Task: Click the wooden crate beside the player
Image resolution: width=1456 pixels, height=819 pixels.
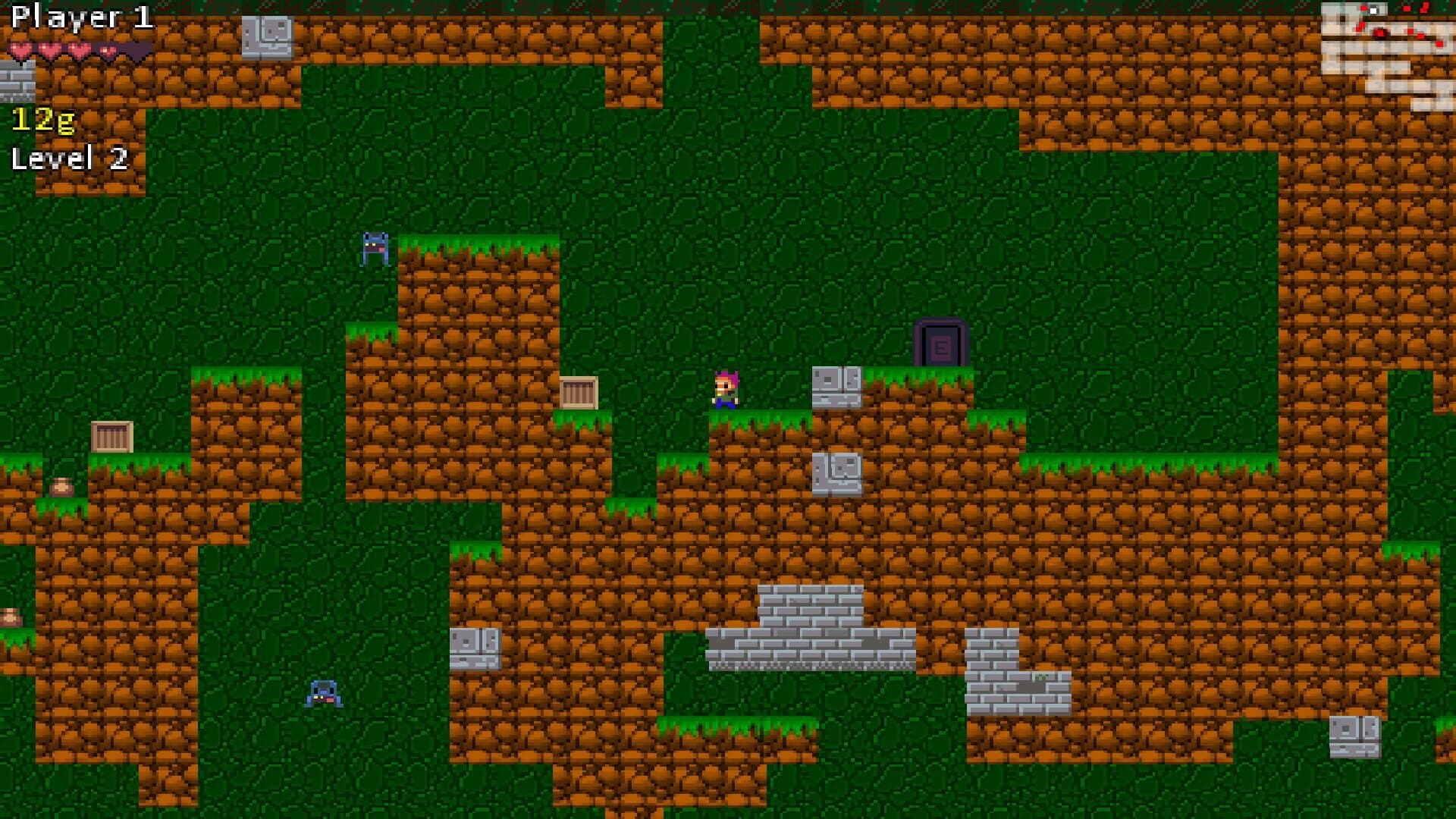Action: point(579,394)
